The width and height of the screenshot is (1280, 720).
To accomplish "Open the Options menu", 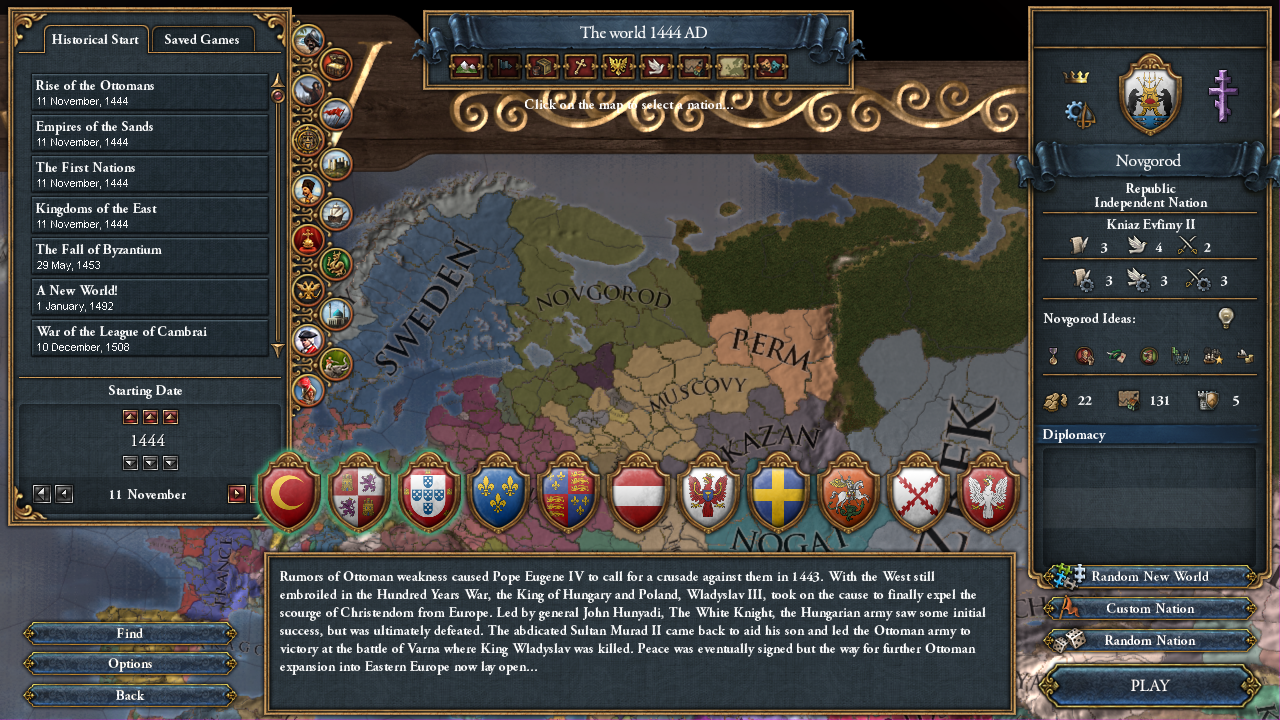I will point(130,664).
